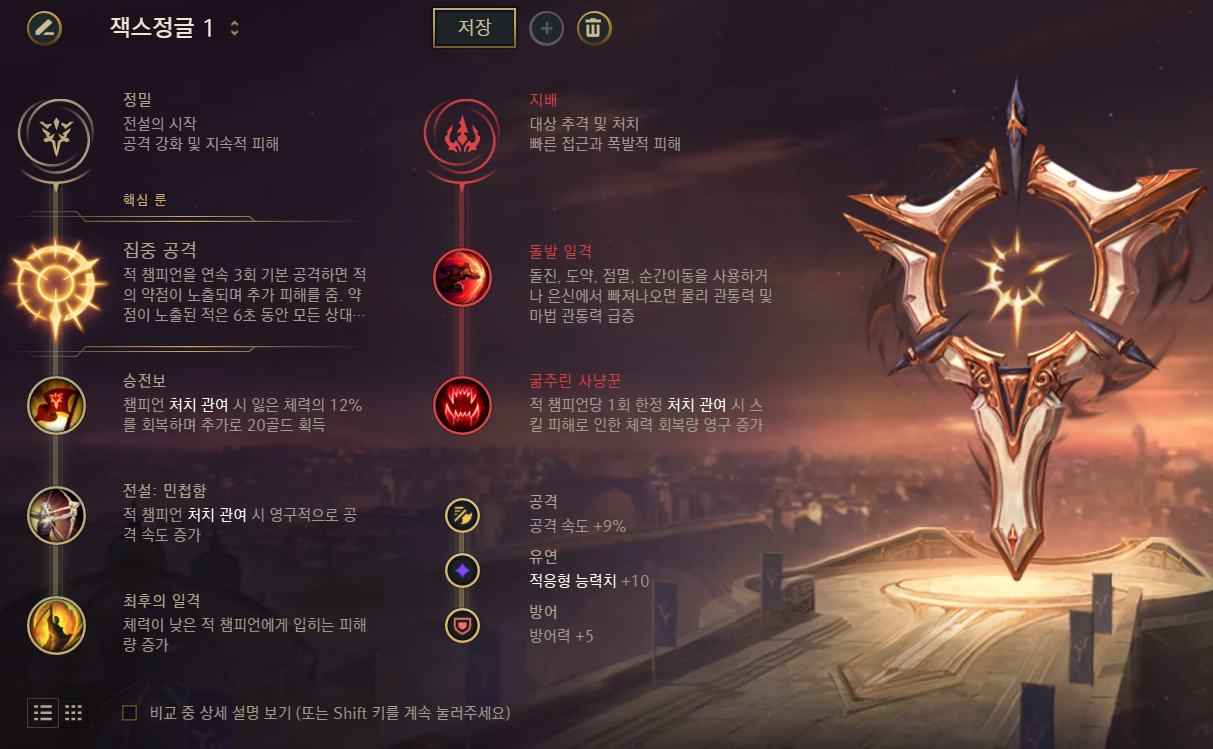Pick the 전설: 민첩함 rune icon
Image resolution: width=1213 pixels, height=749 pixels.
tap(57, 515)
